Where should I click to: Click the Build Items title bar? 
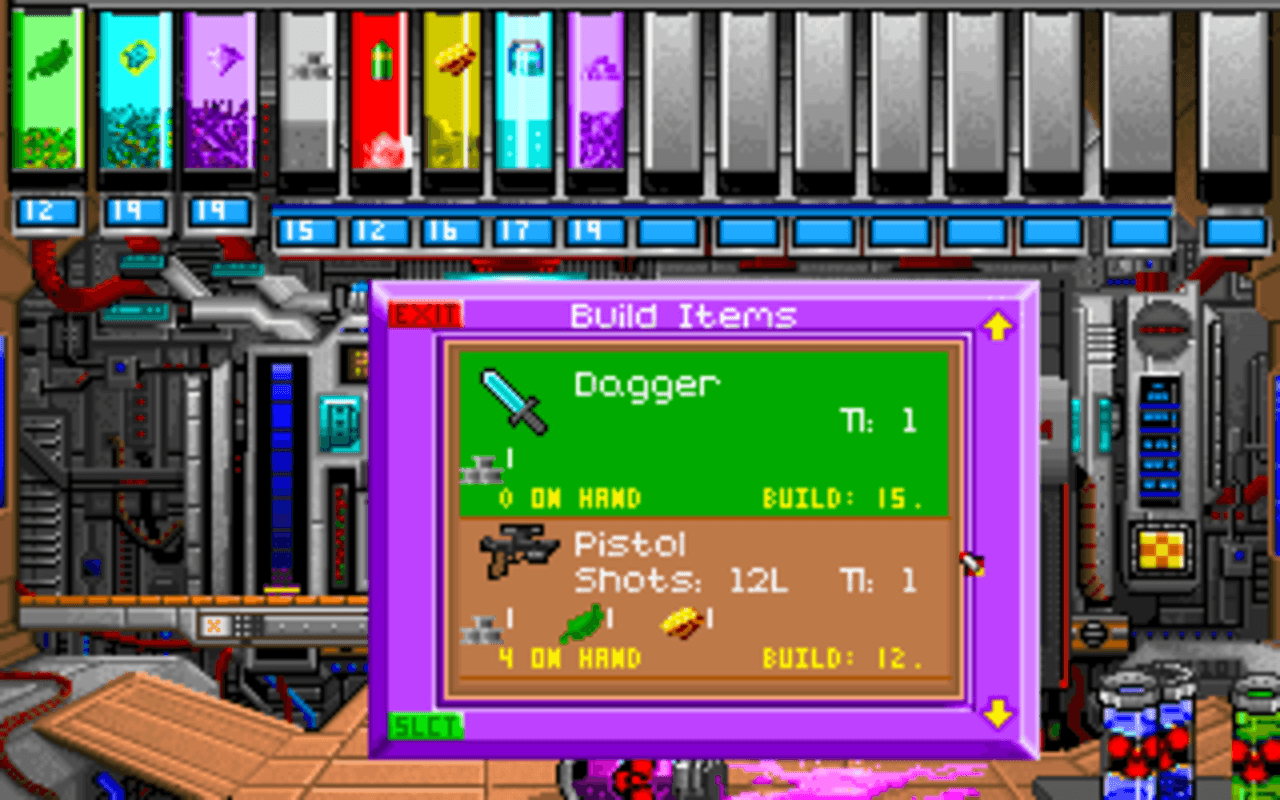(x=683, y=315)
